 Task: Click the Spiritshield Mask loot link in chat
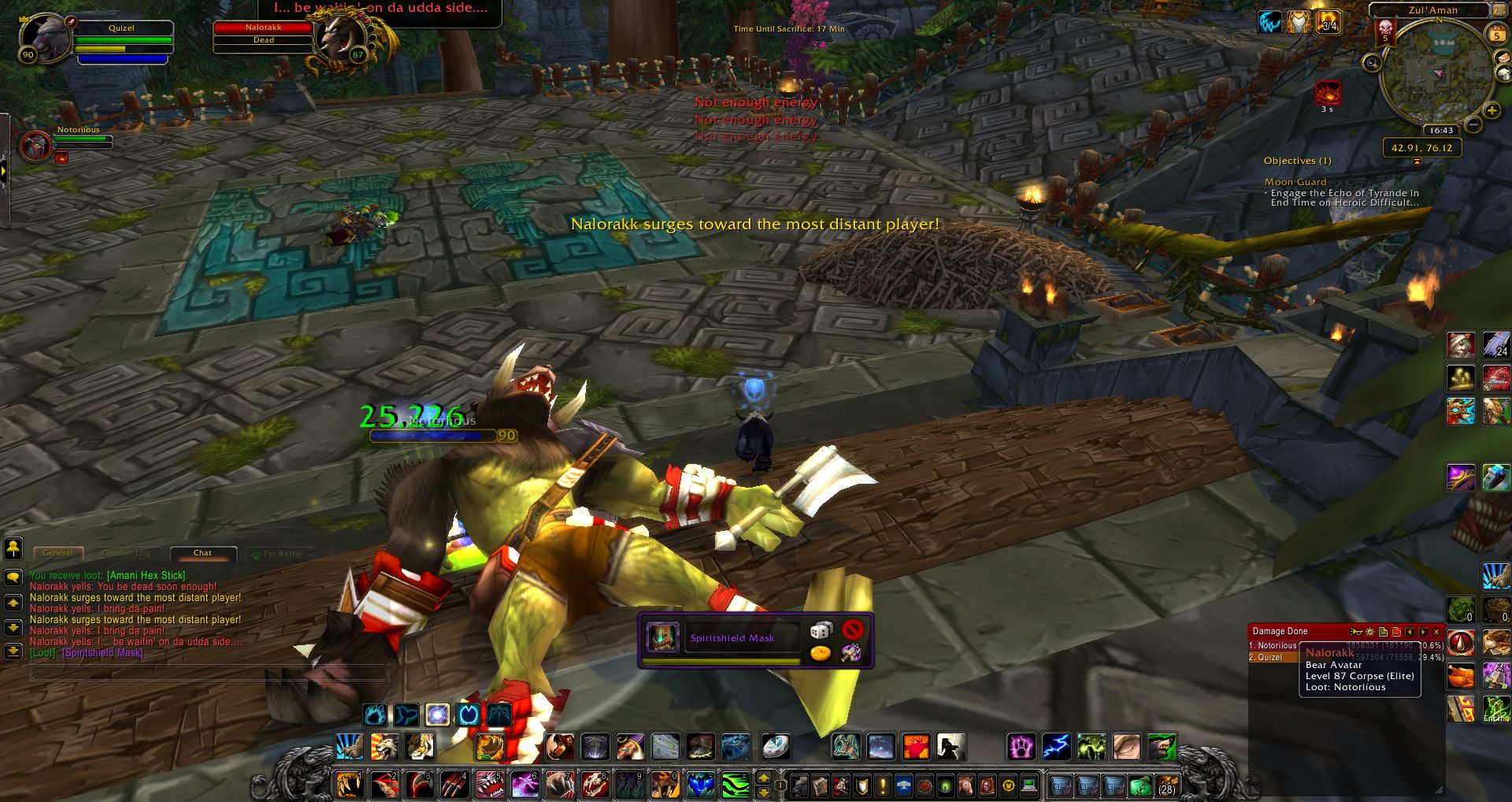point(102,653)
